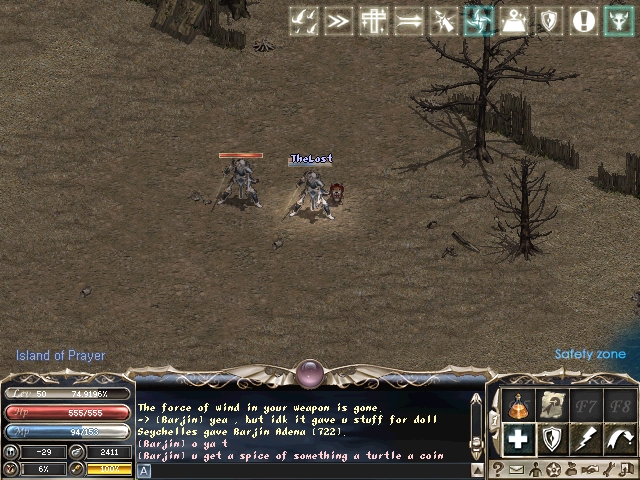Use the curved arrow skill slot
The image size is (640, 480).
(x=619, y=438)
